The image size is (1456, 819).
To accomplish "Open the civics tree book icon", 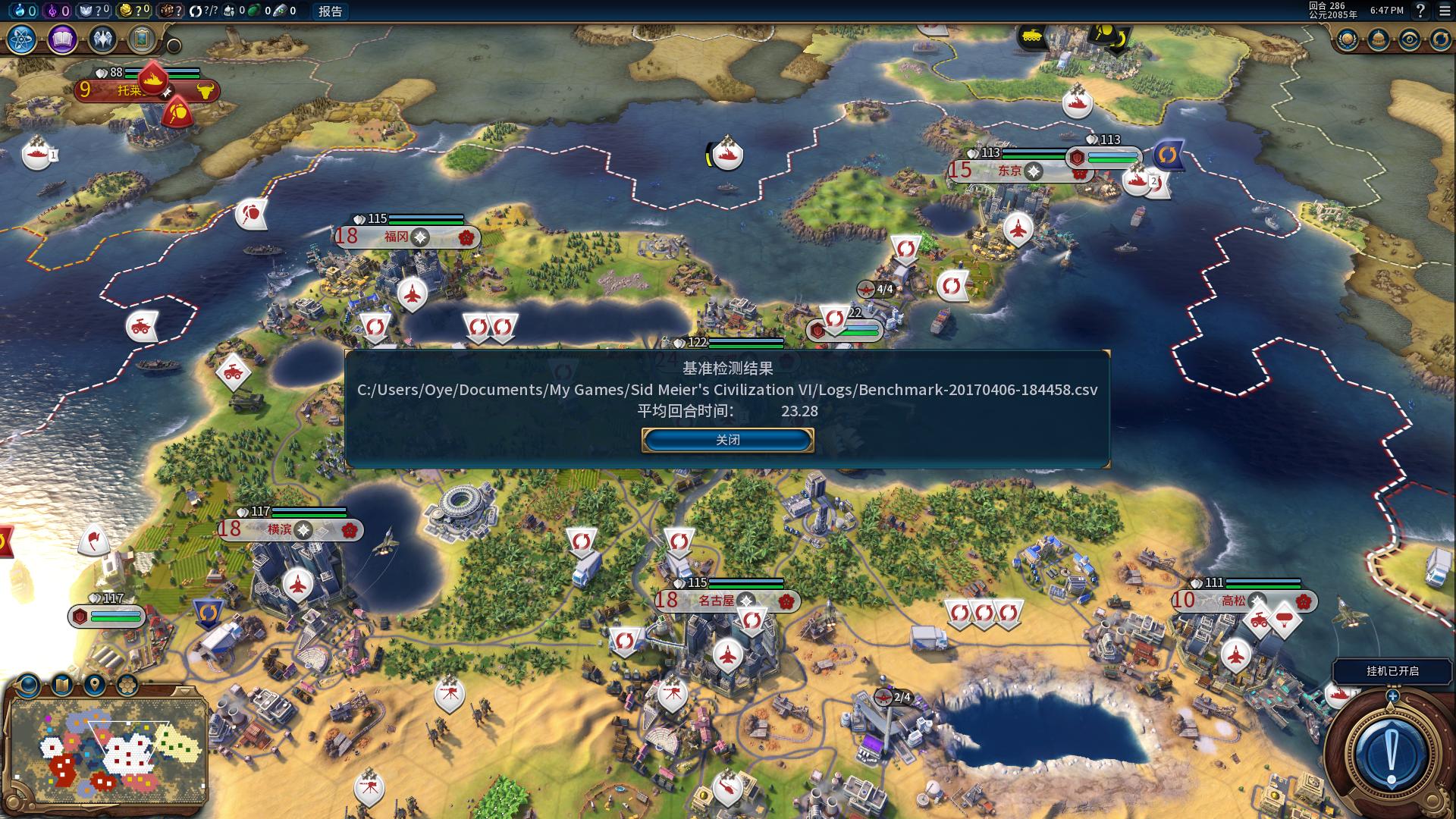I will coord(62,39).
